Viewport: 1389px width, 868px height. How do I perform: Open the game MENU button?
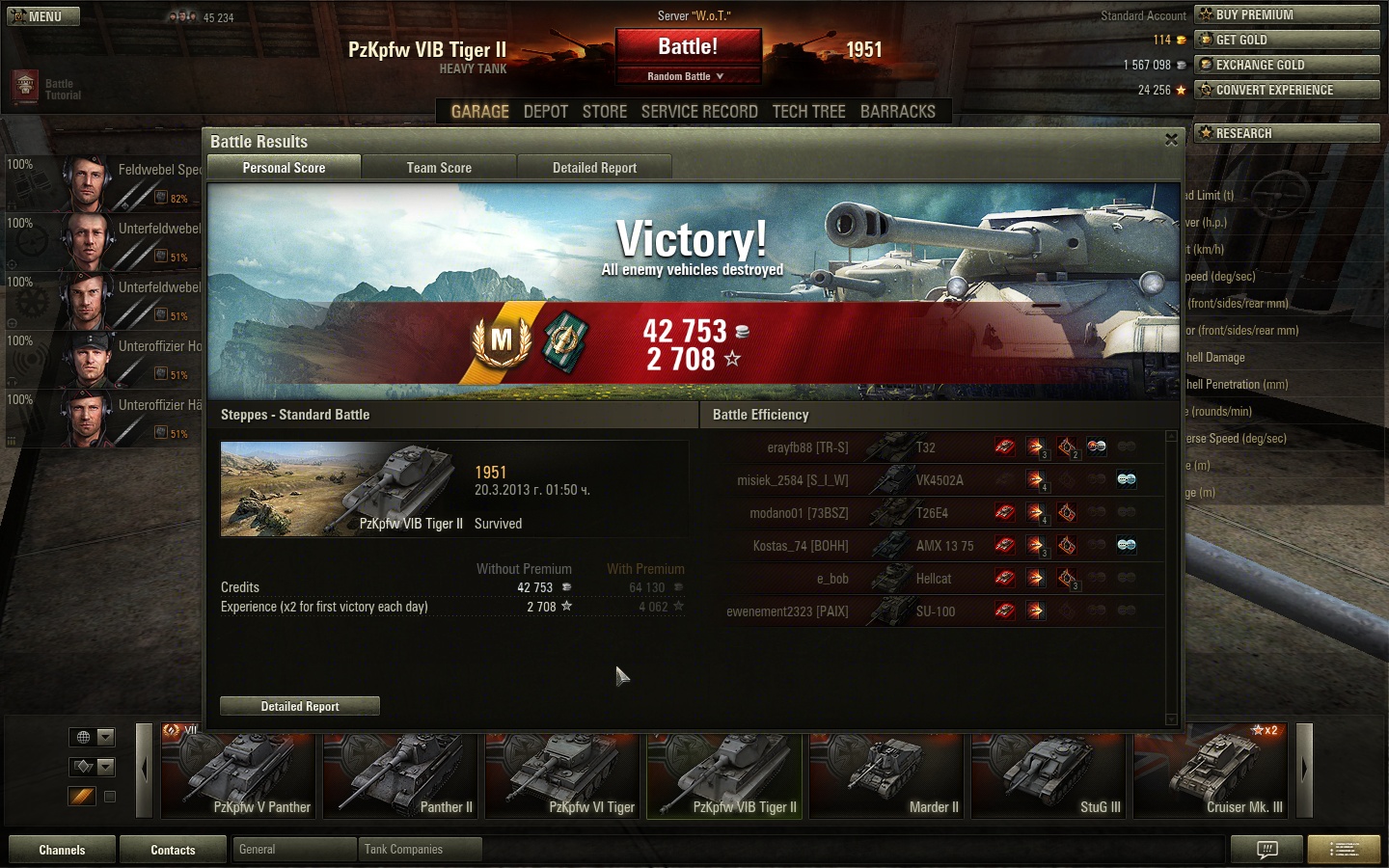[x=42, y=16]
